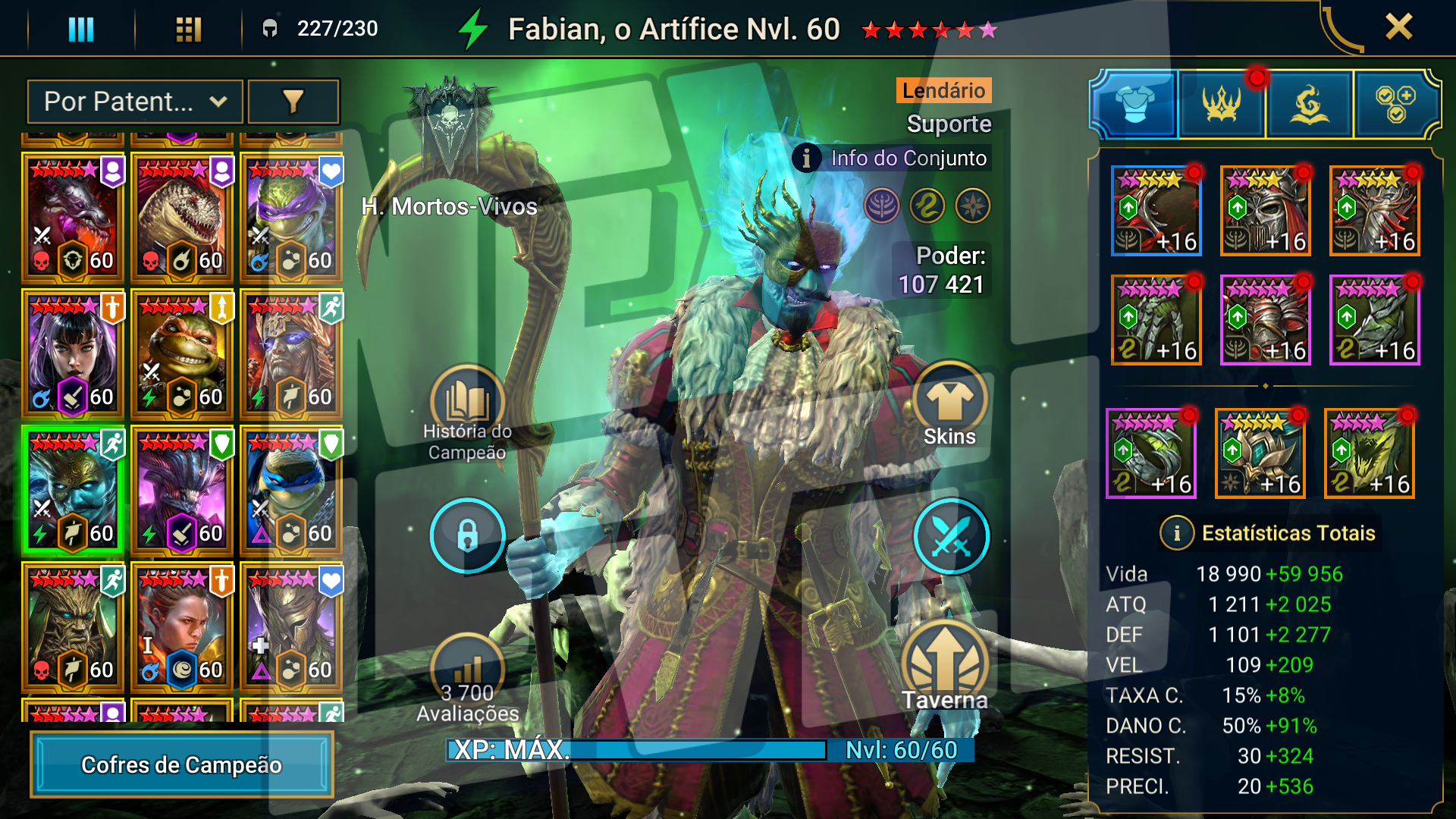Close the champion screen with X
Image resolution: width=1456 pixels, height=819 pixels.
(x=1398, y=27)
